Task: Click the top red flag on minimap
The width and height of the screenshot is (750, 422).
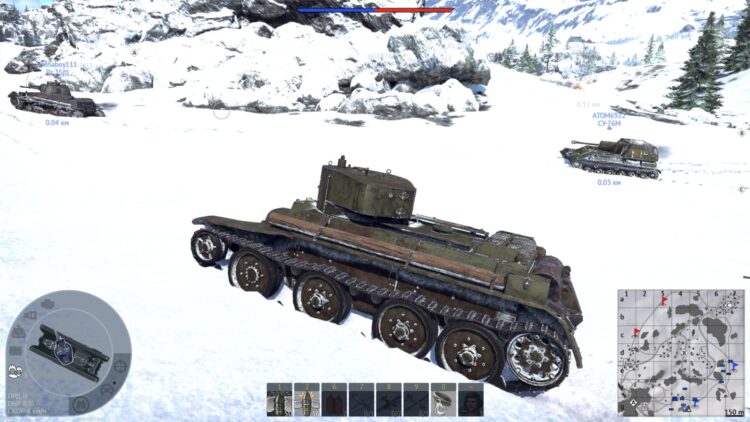Action: (x=665, y=300)
